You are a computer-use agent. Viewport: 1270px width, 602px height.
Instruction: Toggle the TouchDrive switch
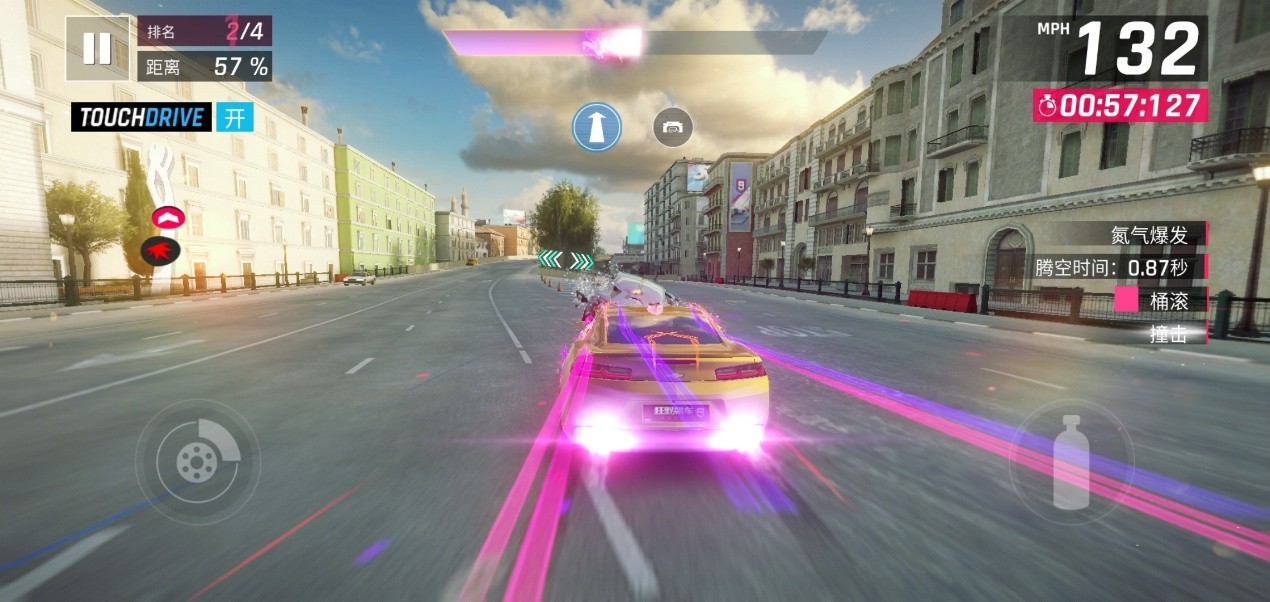pyautogui.click(x=234, y=117)
